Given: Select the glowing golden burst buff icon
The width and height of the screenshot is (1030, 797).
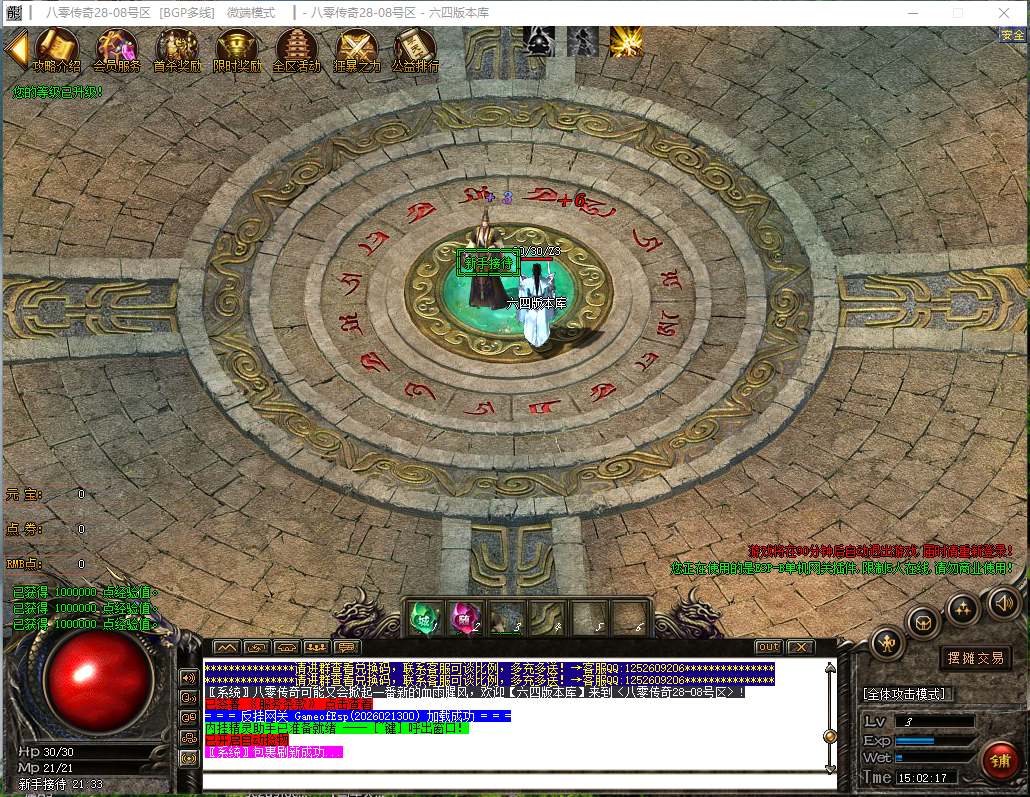Looking at the screenshot, I should coord(626,41).
